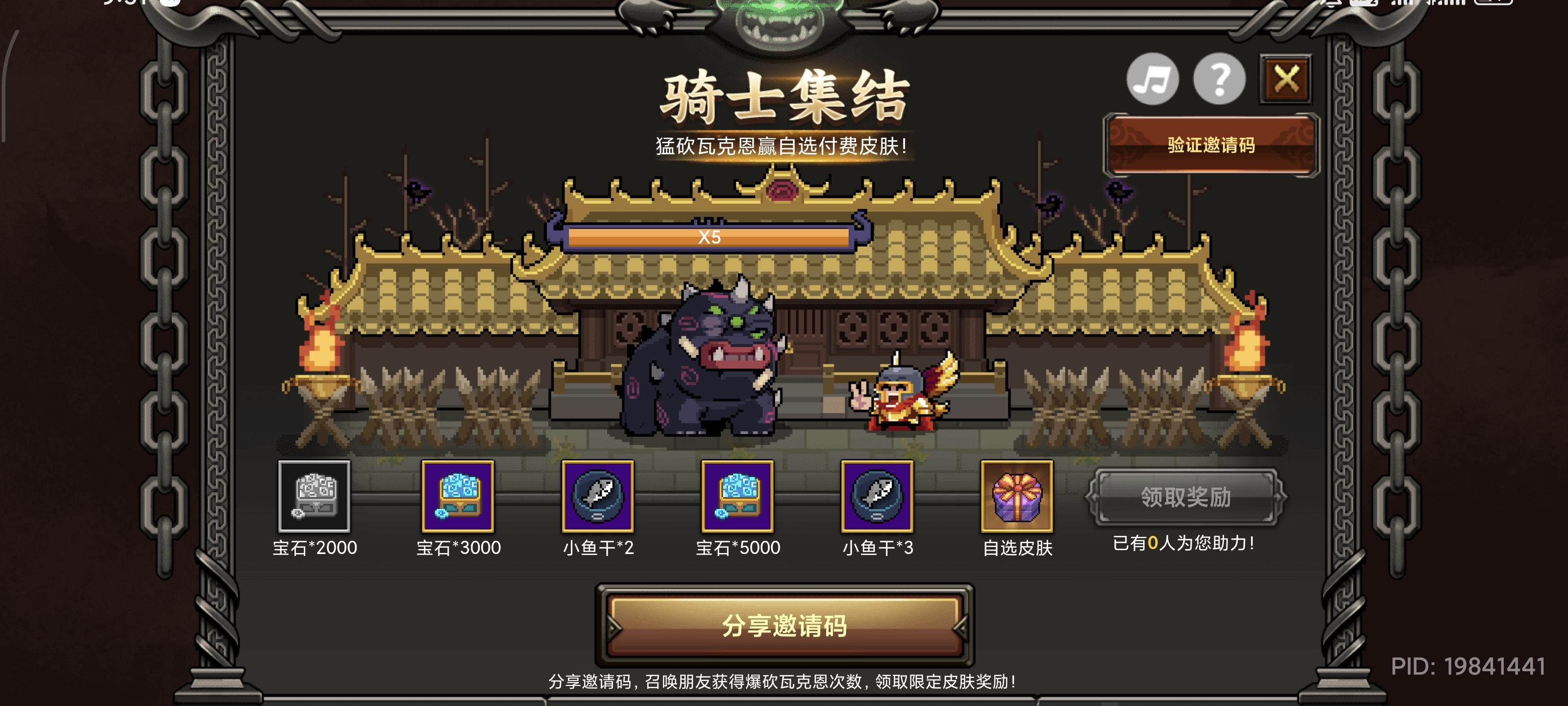Open the music settings icon

click(x=1154, y=80)
